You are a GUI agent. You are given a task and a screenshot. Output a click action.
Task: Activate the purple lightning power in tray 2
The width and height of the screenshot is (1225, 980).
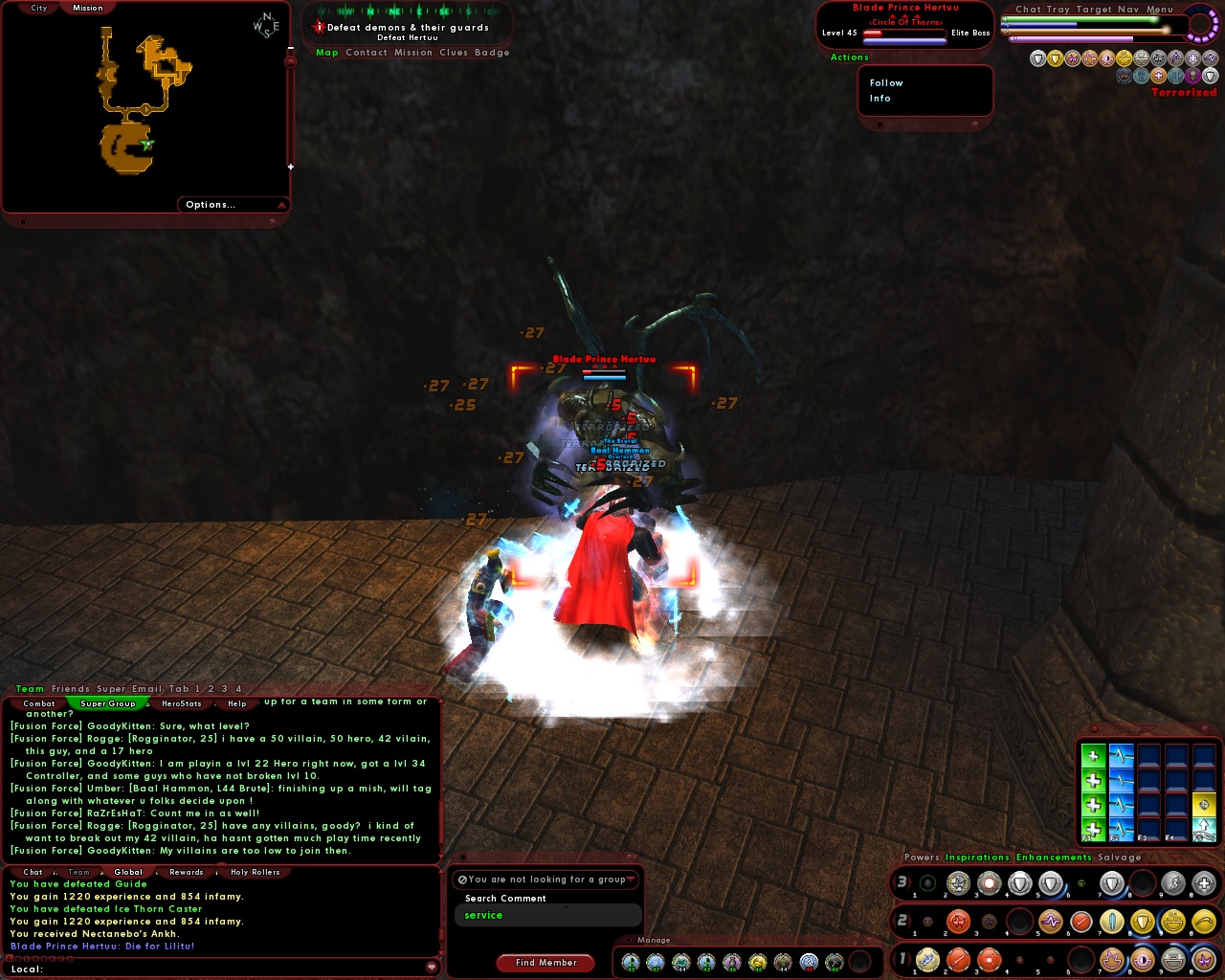point(1051,921)
